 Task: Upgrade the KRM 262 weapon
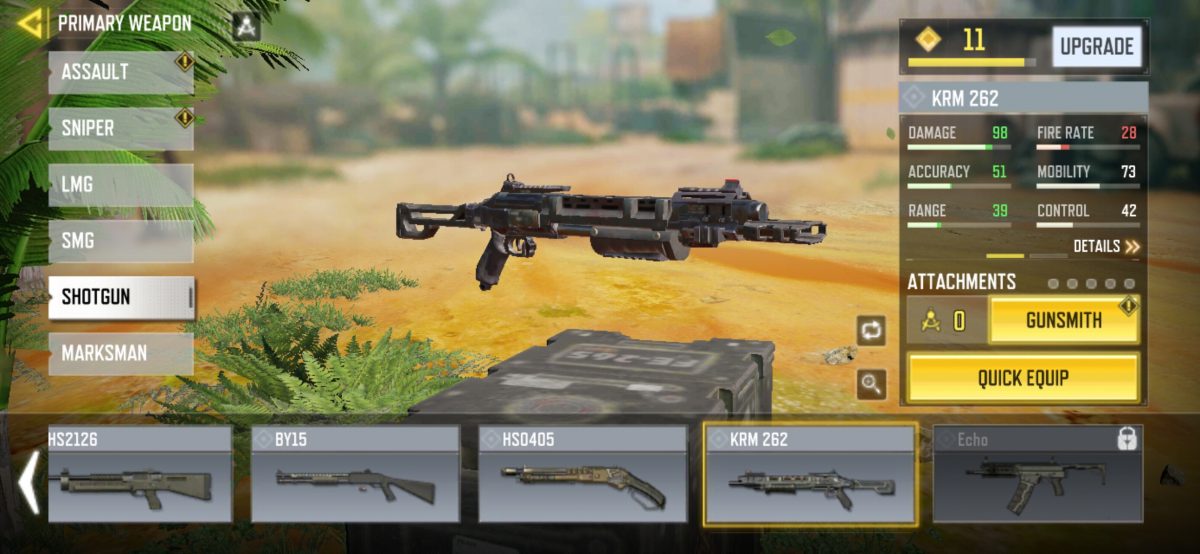[1096, 47]
